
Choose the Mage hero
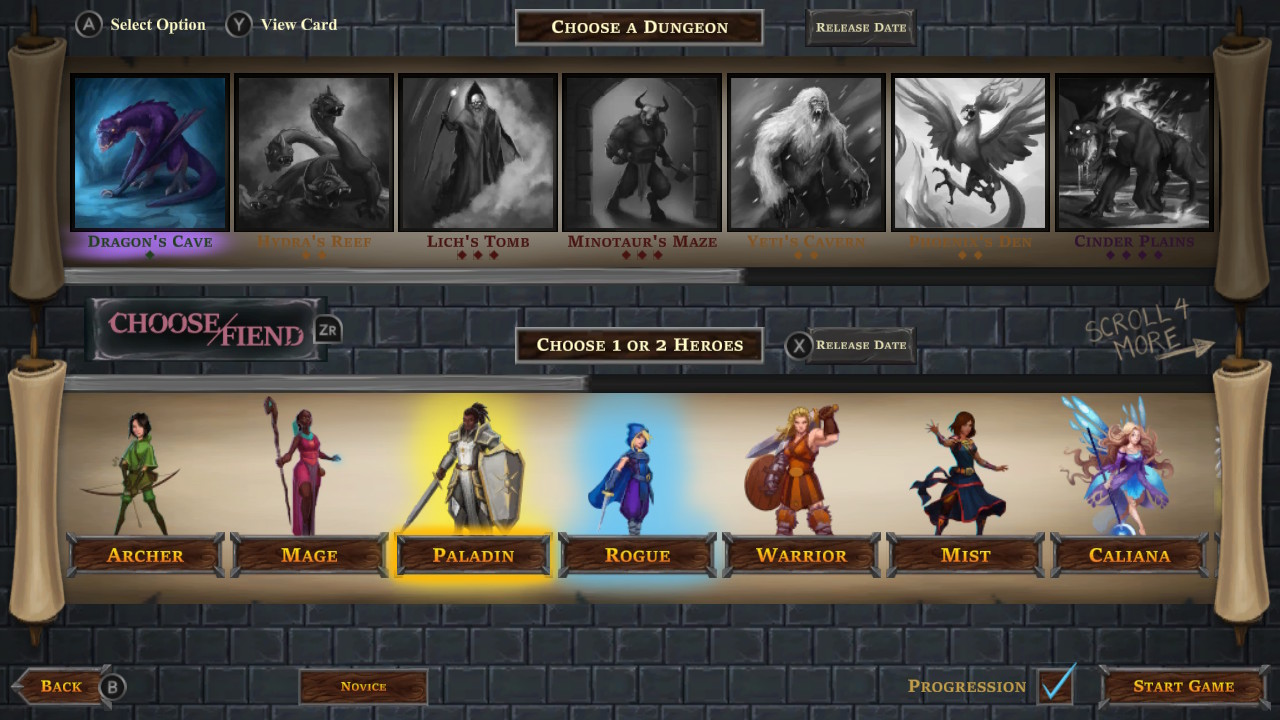tap(308, 555)
